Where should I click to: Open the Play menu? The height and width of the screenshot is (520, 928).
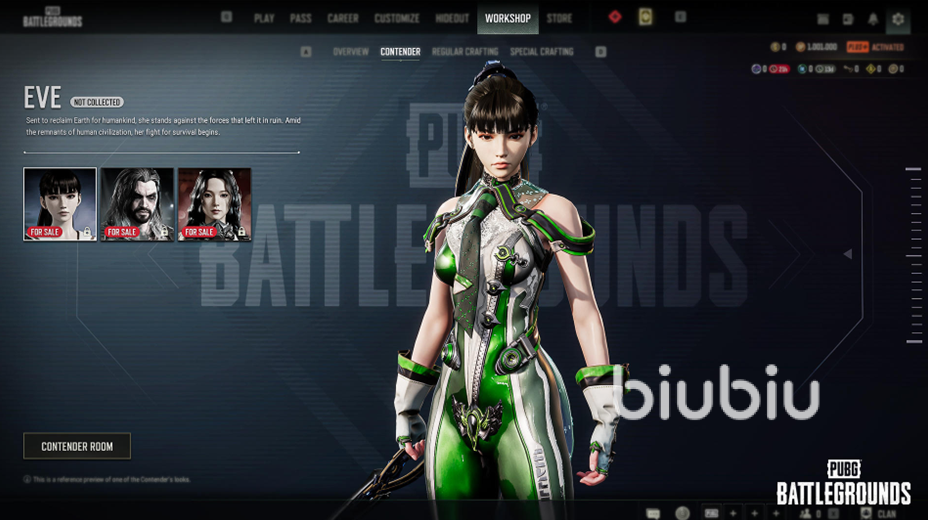point(264,18)
